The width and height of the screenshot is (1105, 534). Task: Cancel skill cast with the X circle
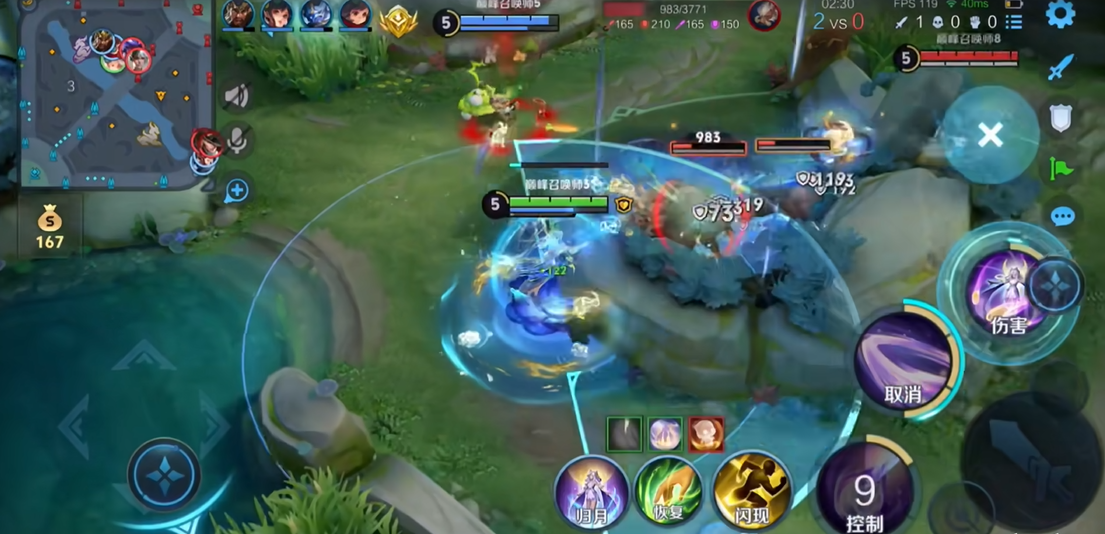(x=990, y=135)
